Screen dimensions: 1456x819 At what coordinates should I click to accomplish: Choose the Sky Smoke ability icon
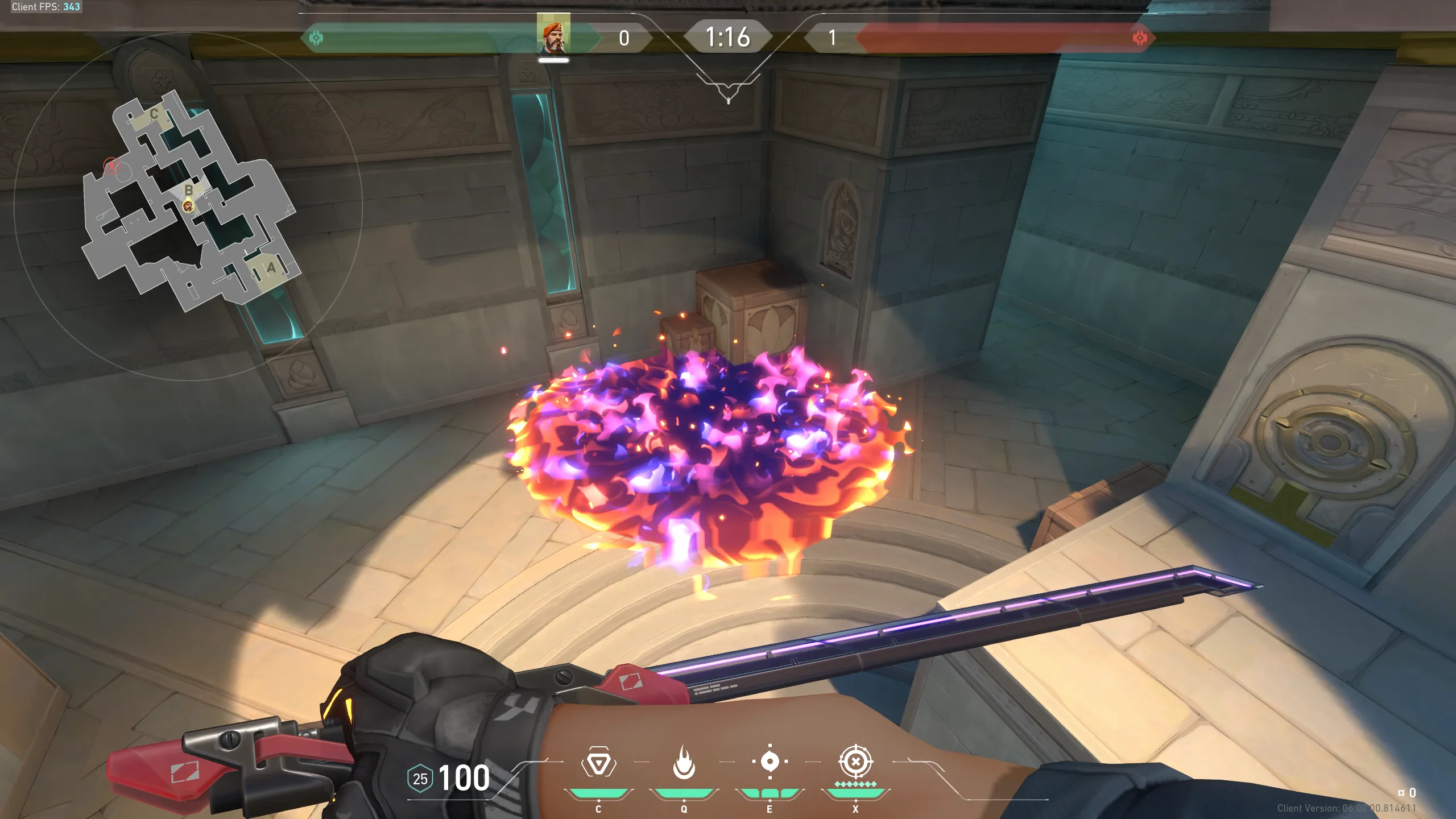(770, 762)
